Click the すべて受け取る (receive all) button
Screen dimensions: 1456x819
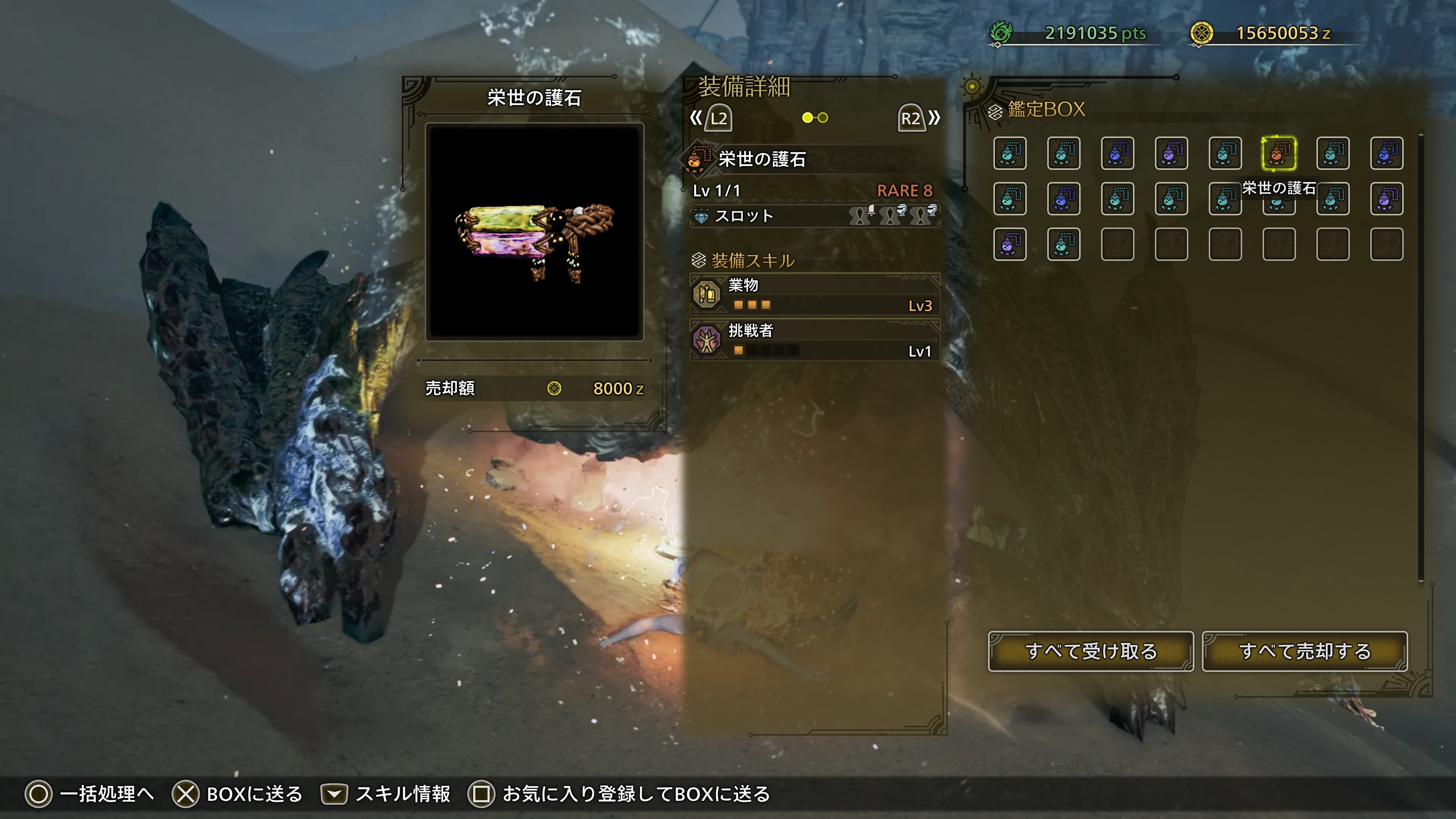click(x=1090, y=651)
